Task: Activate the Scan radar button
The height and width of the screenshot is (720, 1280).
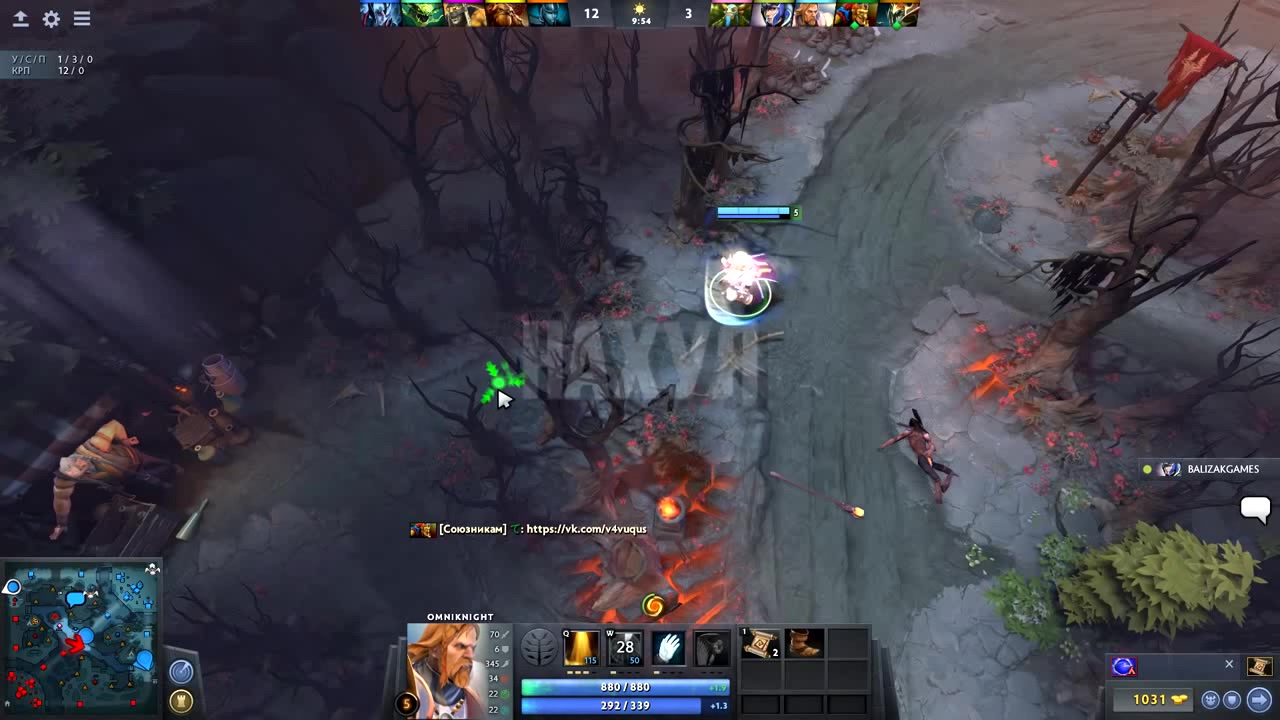Action: tap(181, 672)
